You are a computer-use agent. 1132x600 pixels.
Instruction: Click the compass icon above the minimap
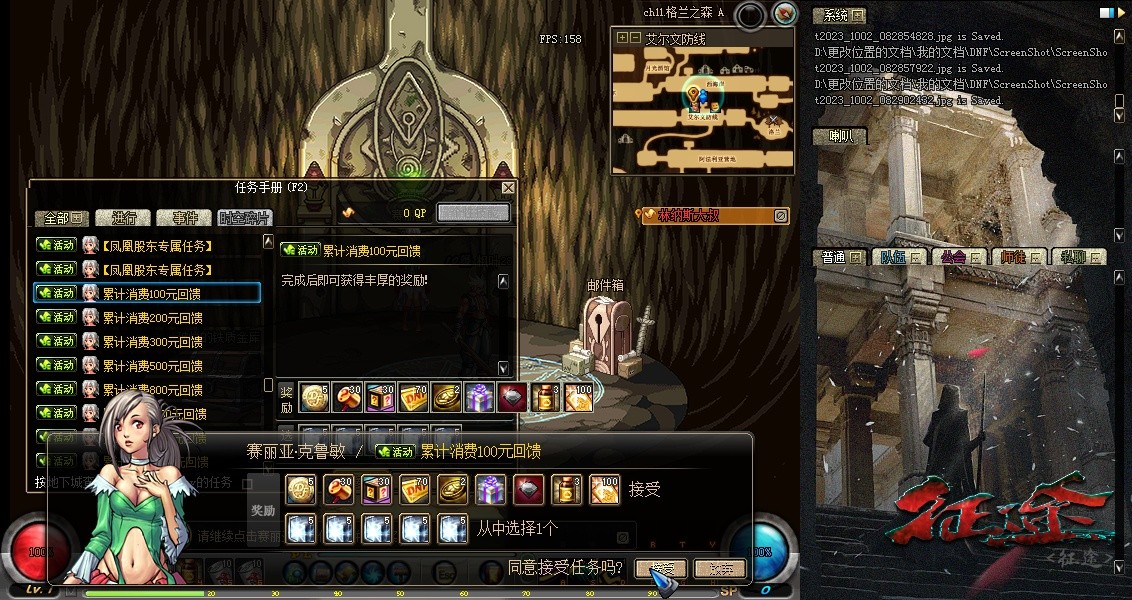[785, 14]
